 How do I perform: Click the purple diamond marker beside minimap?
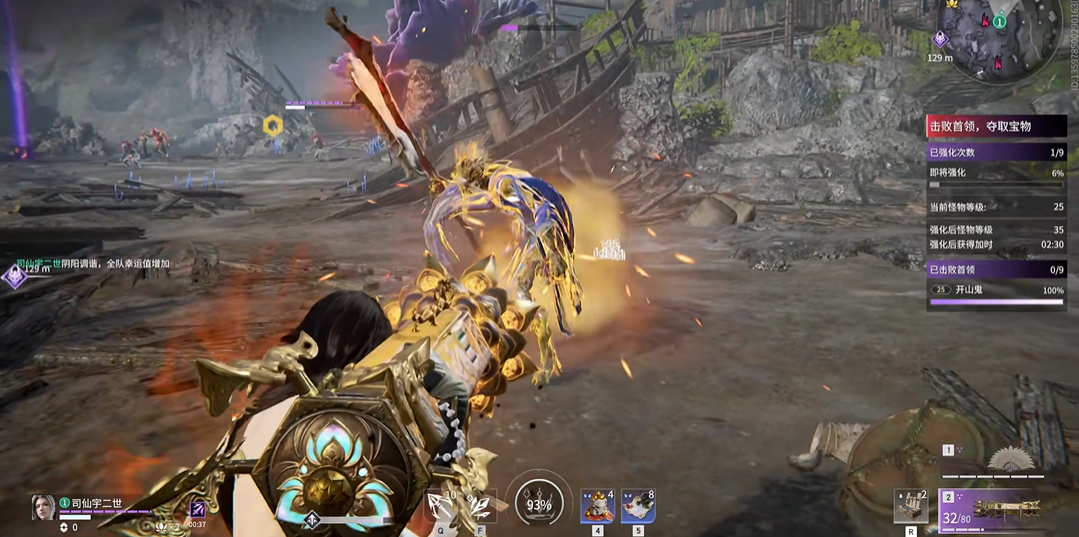(x=940, y=39)
